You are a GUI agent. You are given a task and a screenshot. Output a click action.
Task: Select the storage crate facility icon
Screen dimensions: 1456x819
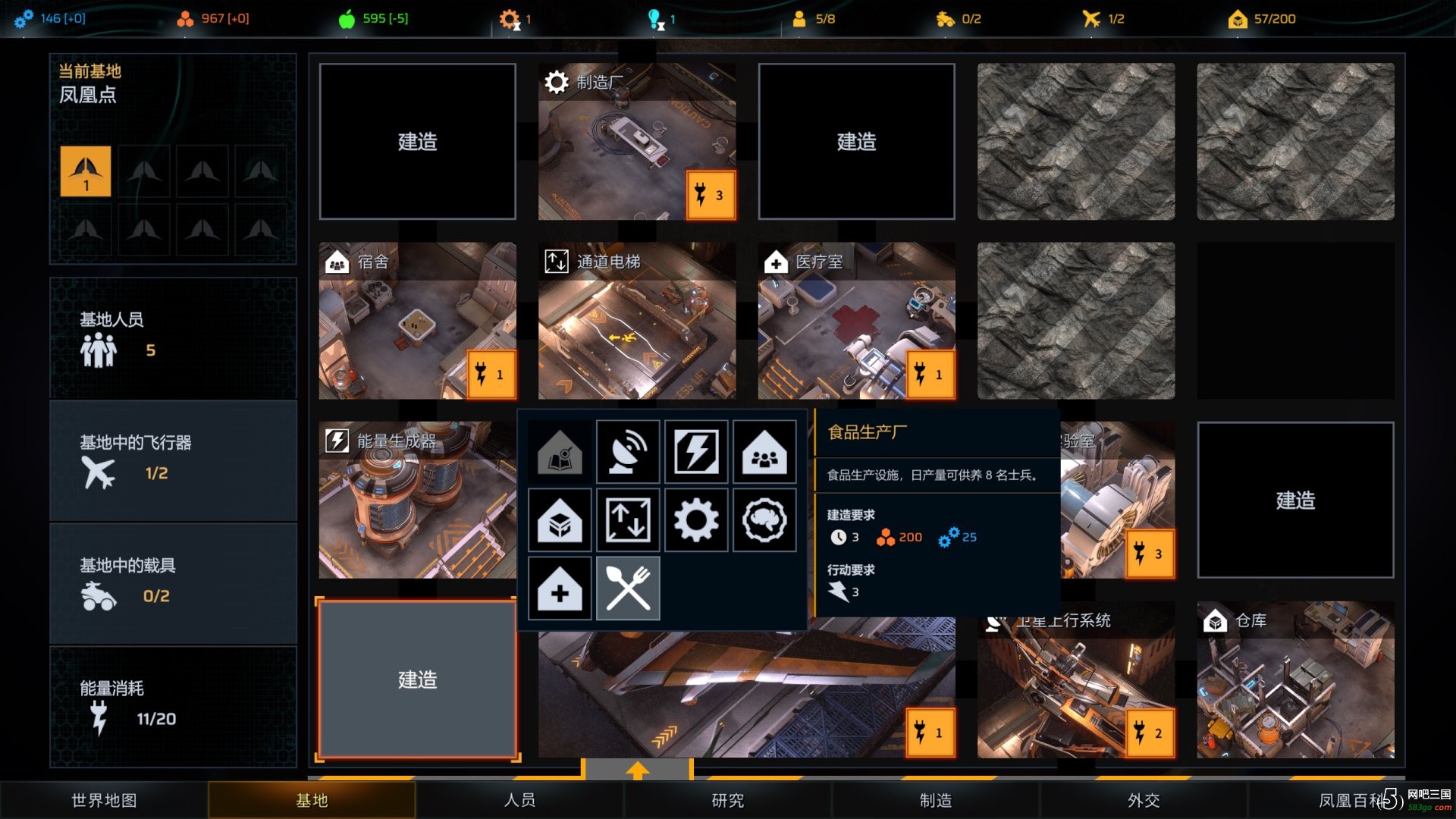click(x=560, y=520)
